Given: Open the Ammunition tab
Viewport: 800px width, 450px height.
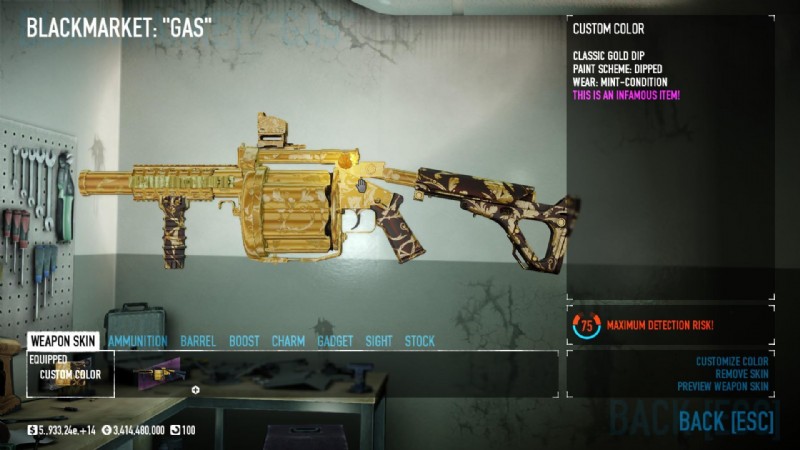Looking at the screenshot, I should pyautogui.click(x=138, y=341).
